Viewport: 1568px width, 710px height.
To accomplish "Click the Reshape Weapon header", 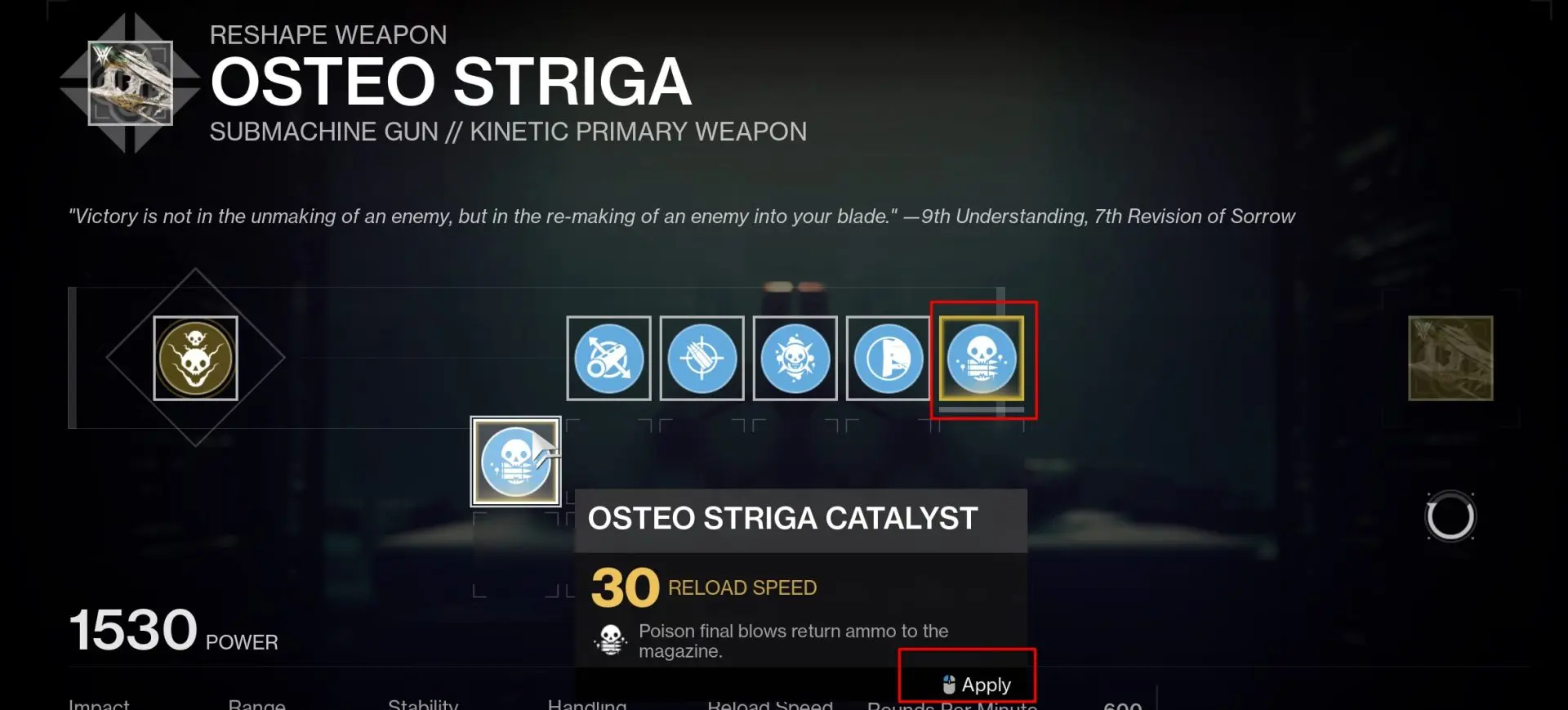I will [328, 34].
